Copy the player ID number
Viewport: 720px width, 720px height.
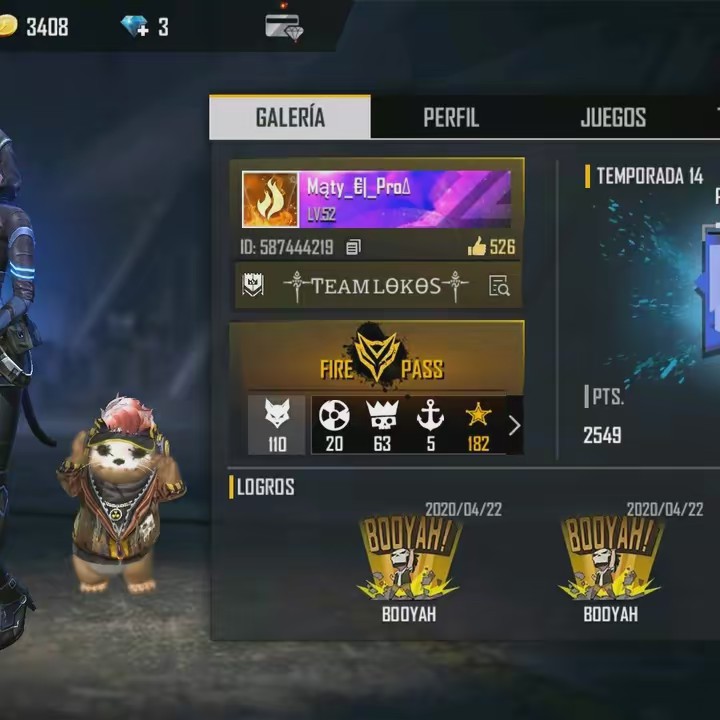pyautogui.click(x=354, y=247)
